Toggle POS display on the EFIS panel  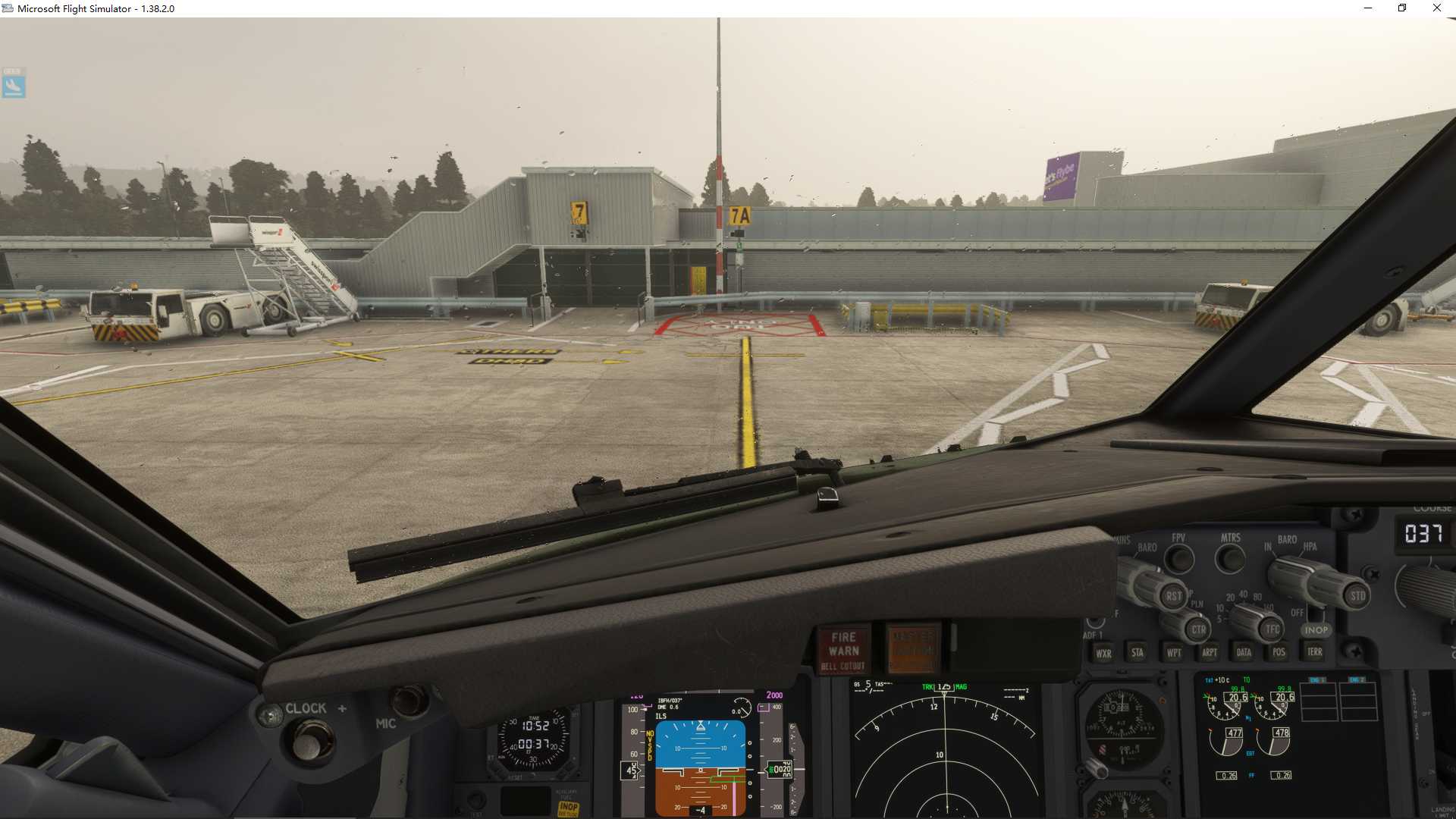tap(1278, 652)
